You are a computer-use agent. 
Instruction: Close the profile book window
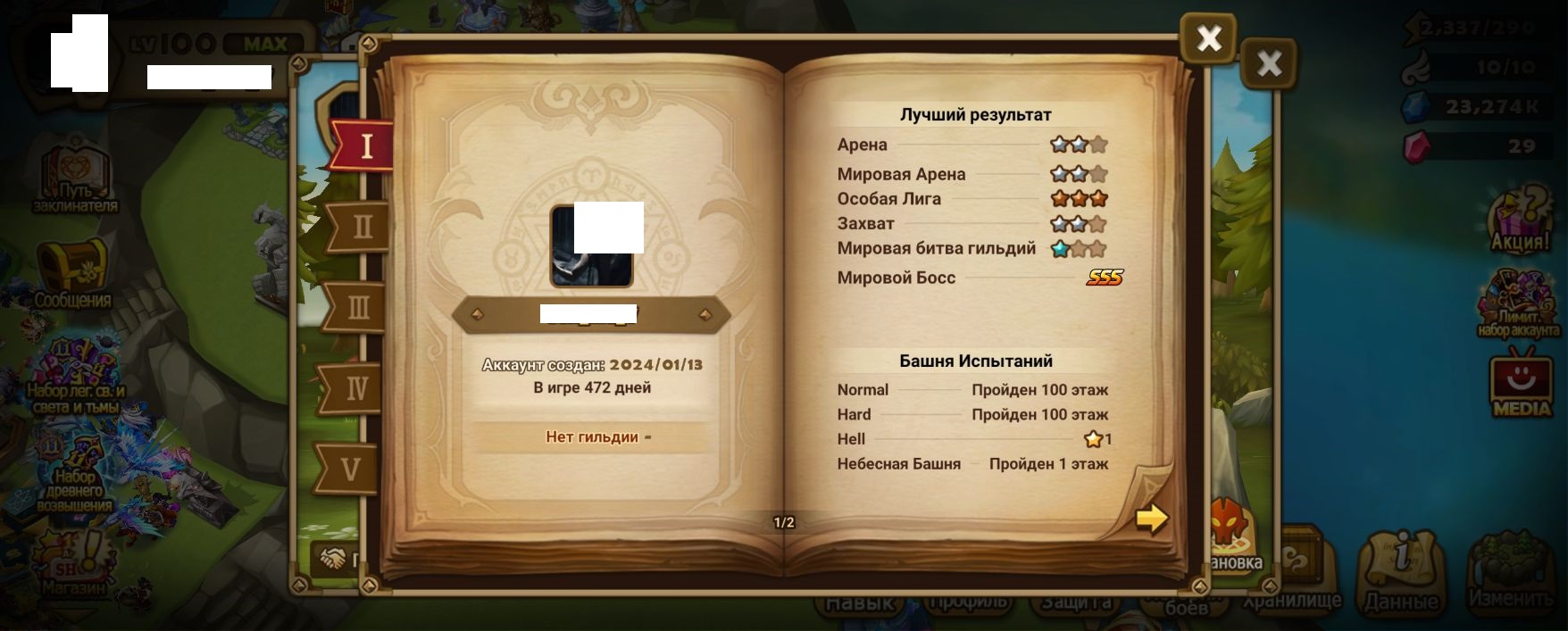pyautogui.click(x=1208, y=38)
